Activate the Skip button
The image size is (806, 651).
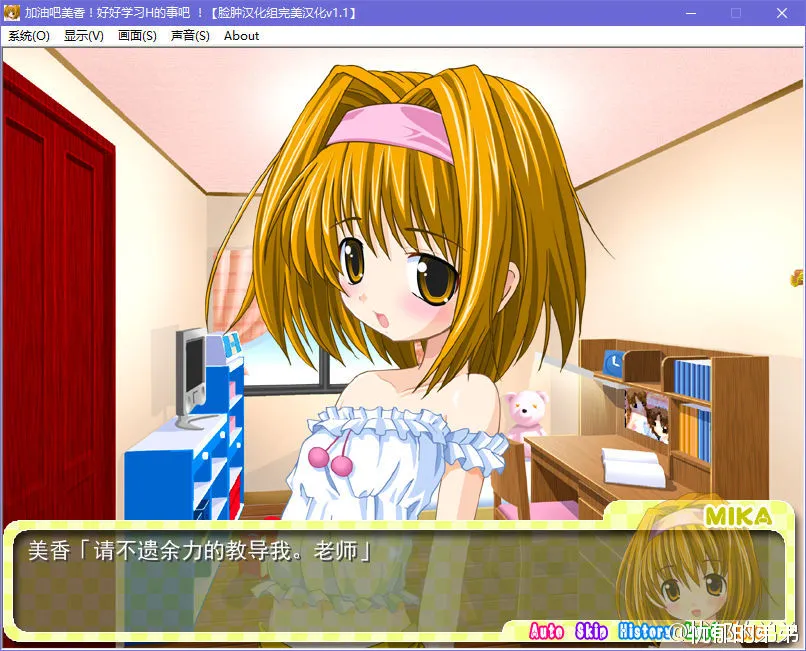click(592, 631)
